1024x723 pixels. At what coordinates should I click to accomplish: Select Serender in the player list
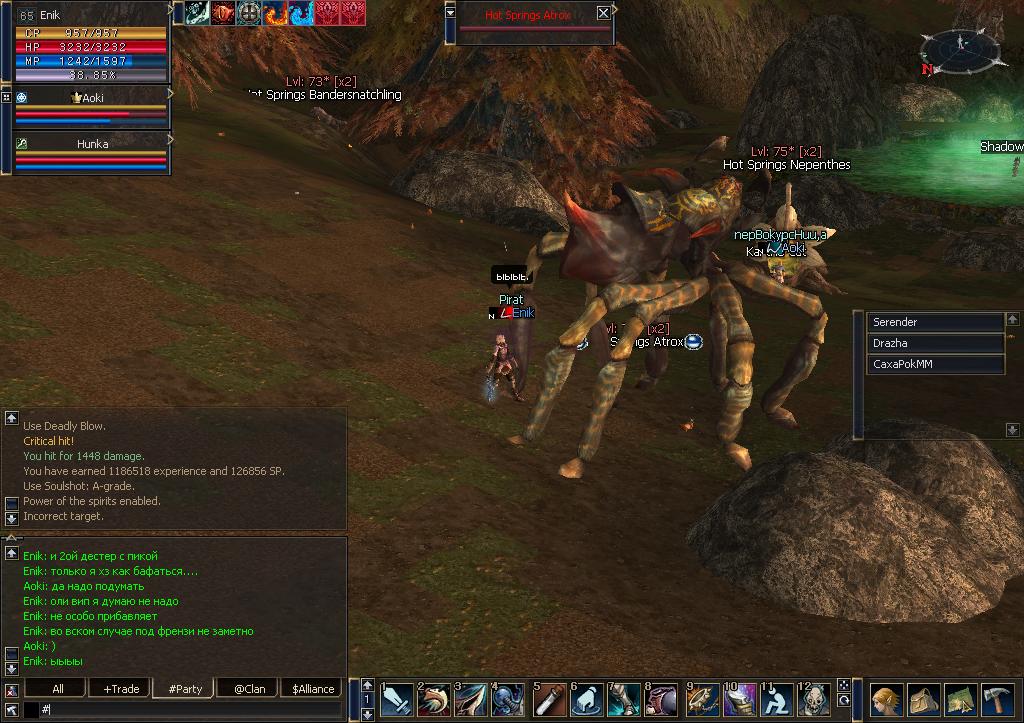[x=935, y=322]
